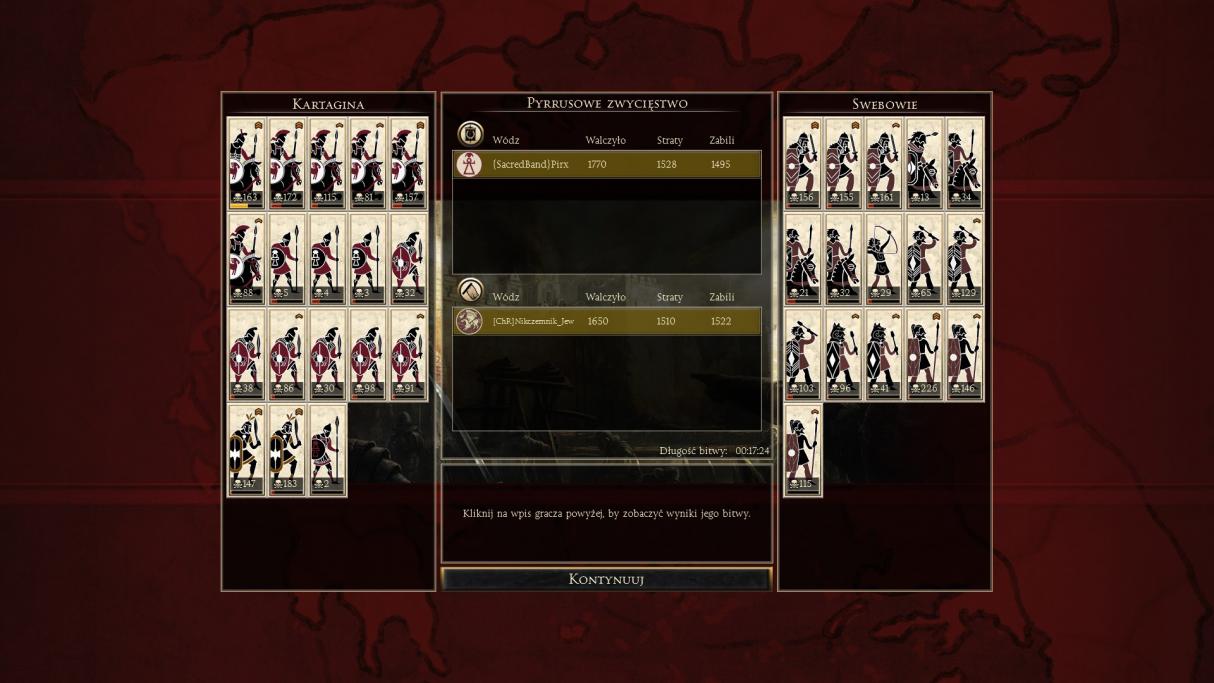Pick the cavalry card showing 88 kills
The image size is (1214, 683).
[246, 259]
